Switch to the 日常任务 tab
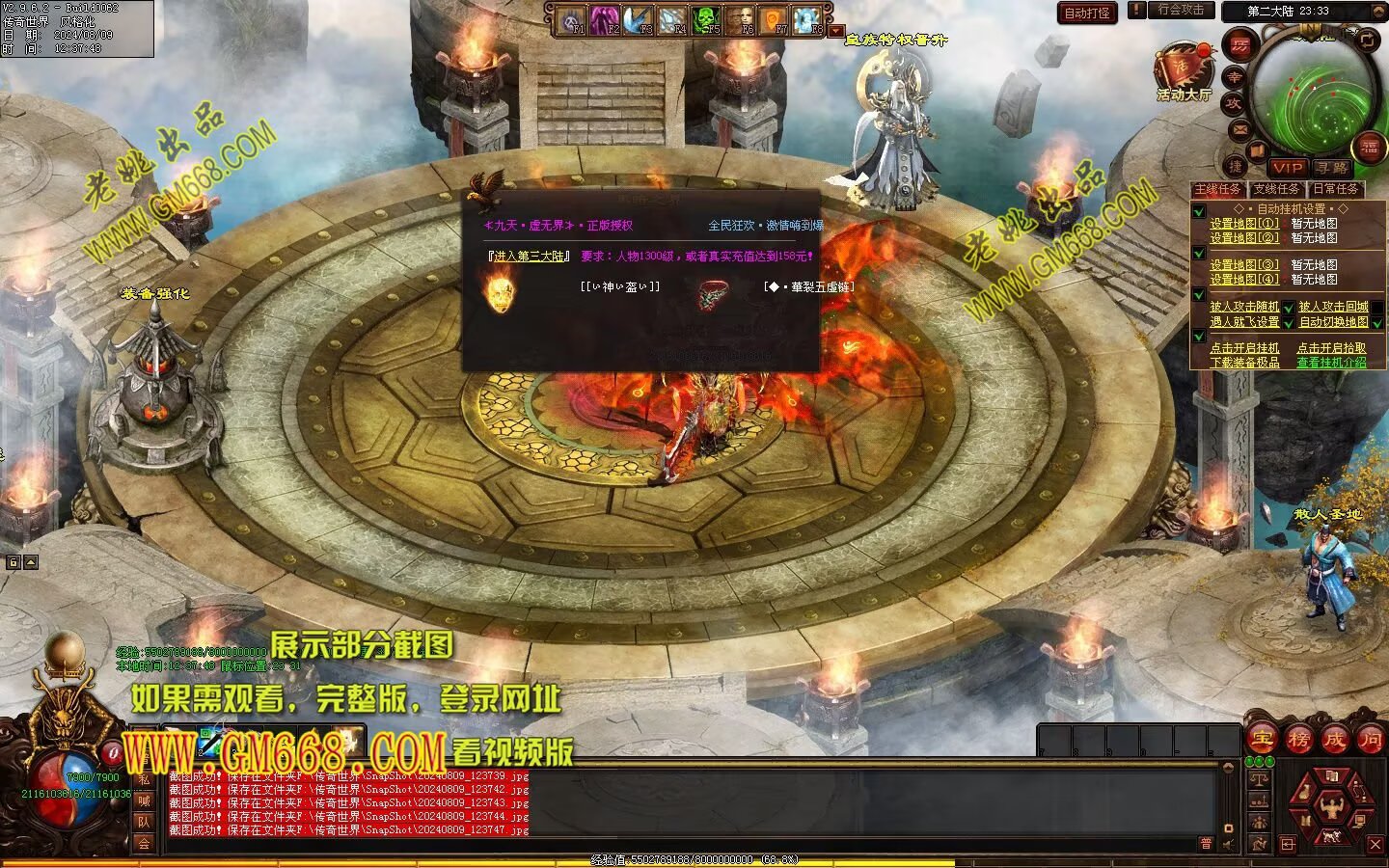 click(1335, 189)
